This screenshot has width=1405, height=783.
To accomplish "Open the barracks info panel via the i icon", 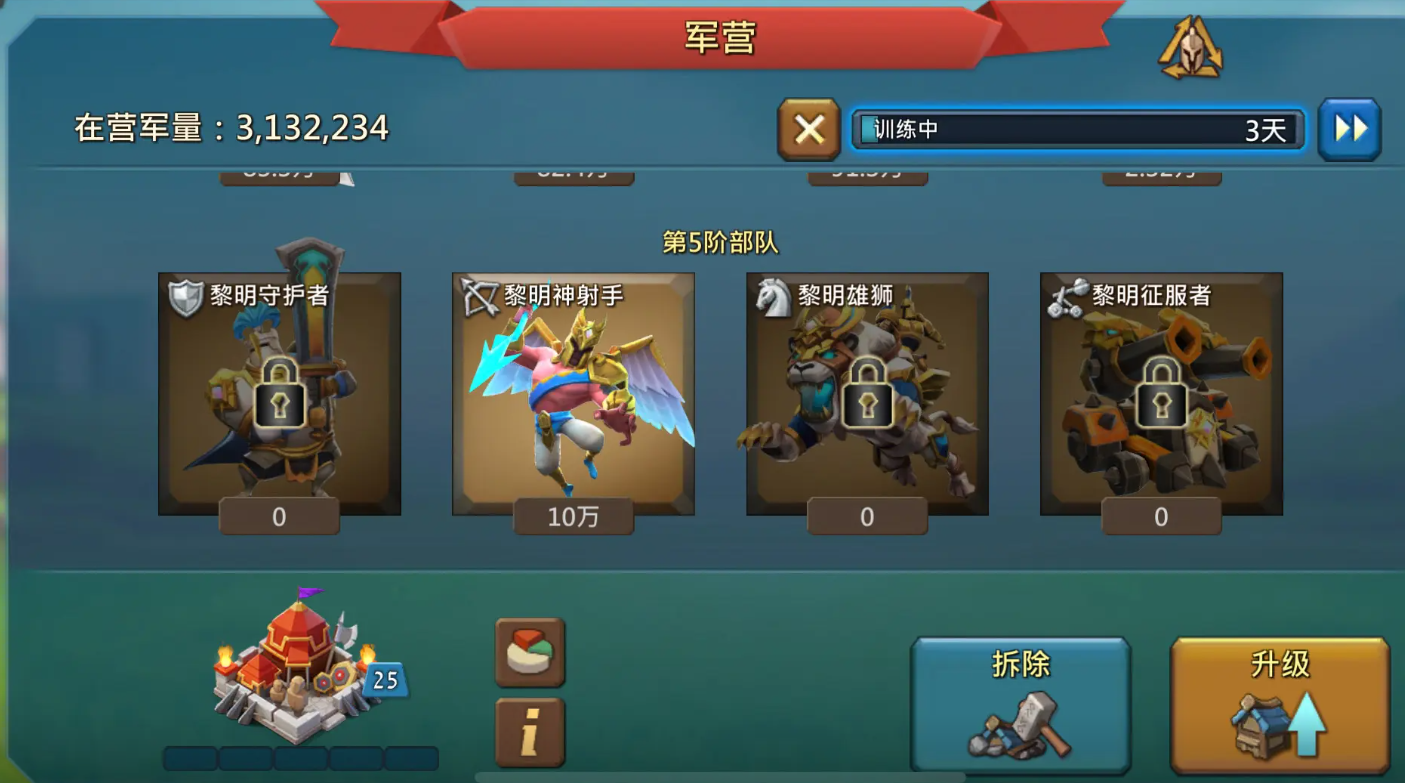I will point(529,731).
